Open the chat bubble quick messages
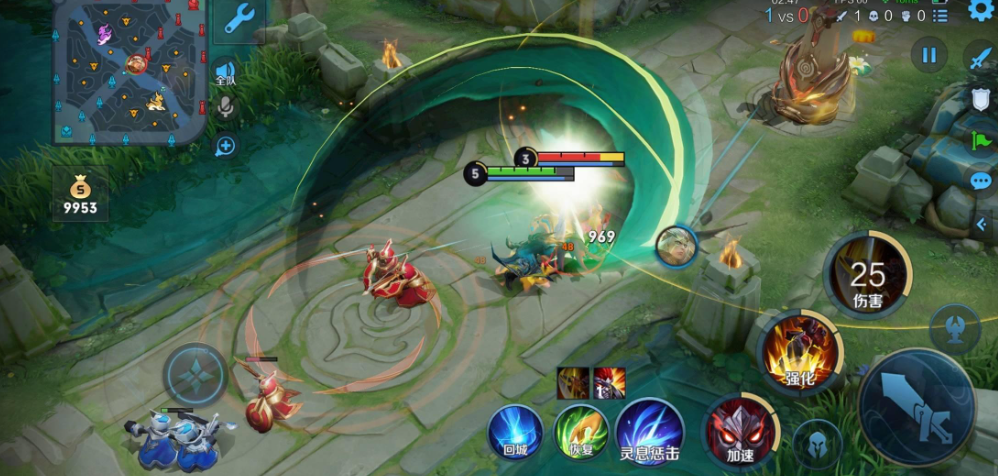This screenshot has height=476, width=998. tap(981, 181)
